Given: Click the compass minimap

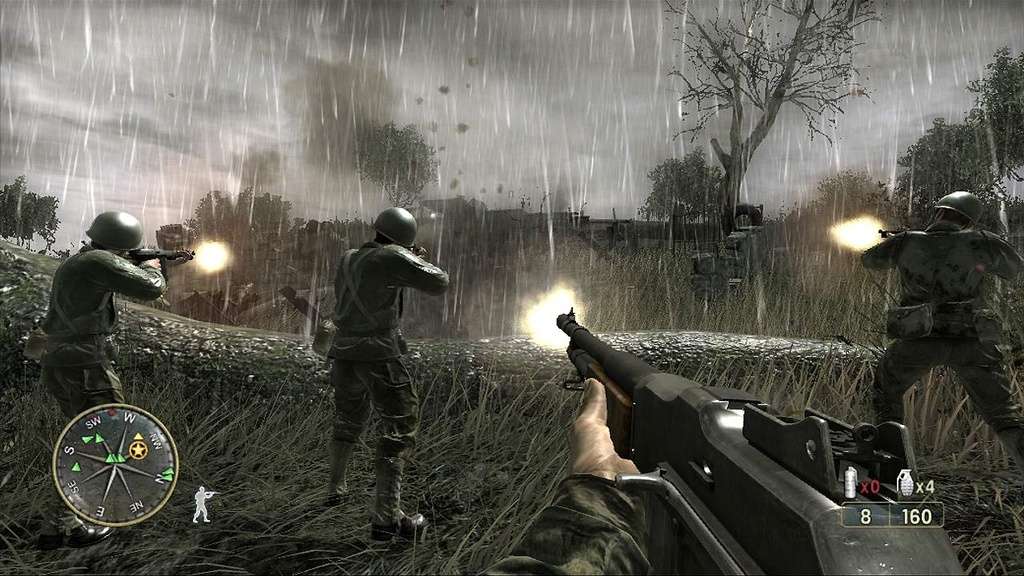Looking at the screenshot, I should [115, 465].
